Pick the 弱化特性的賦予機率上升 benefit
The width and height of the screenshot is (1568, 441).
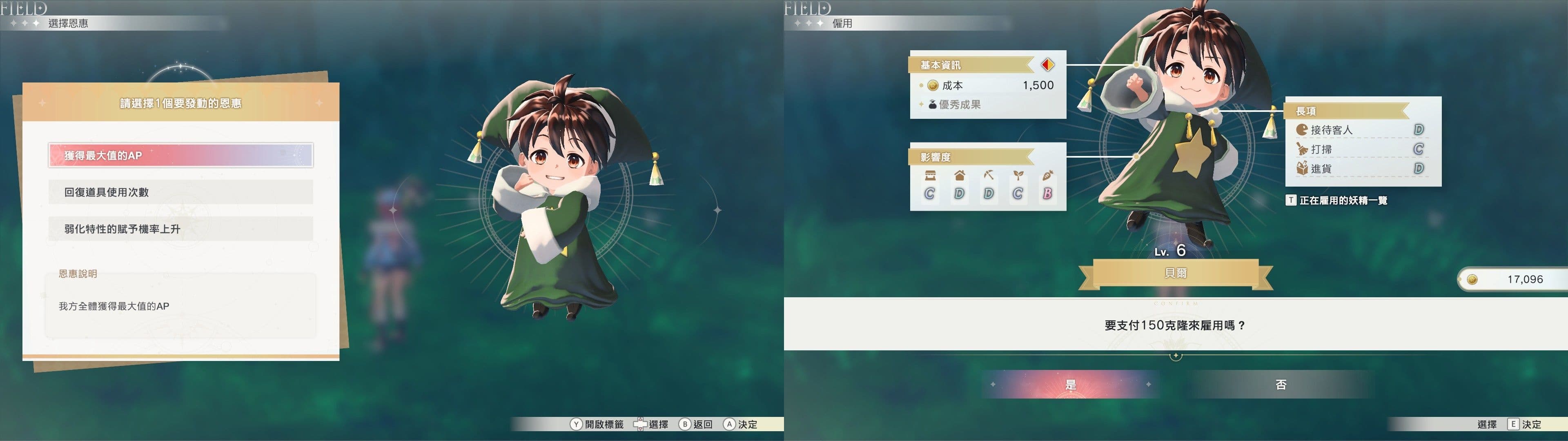(180, 228)
